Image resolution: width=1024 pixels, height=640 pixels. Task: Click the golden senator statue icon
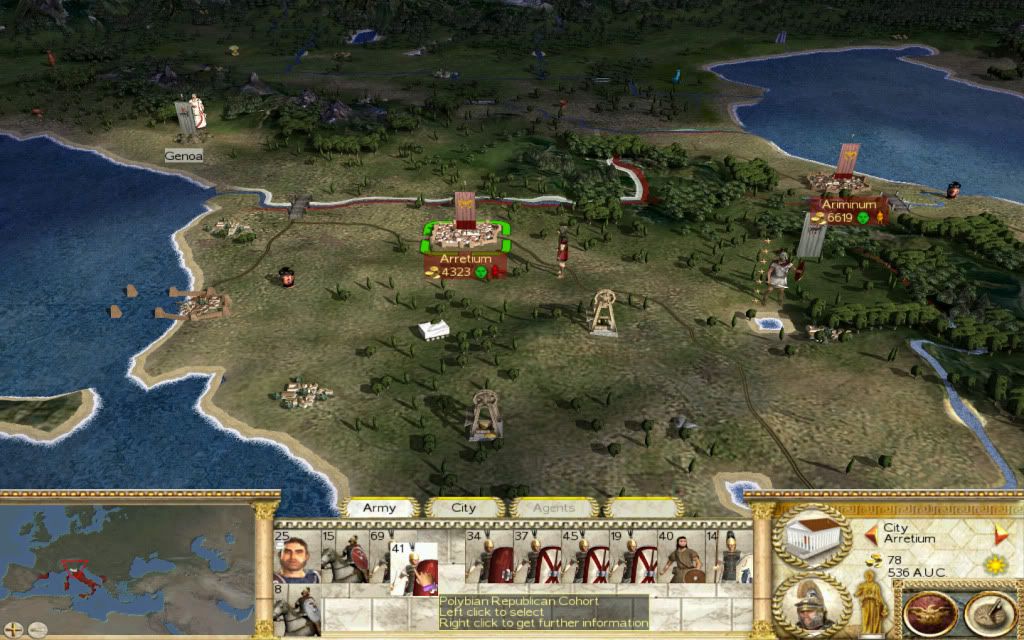[871, 600]
